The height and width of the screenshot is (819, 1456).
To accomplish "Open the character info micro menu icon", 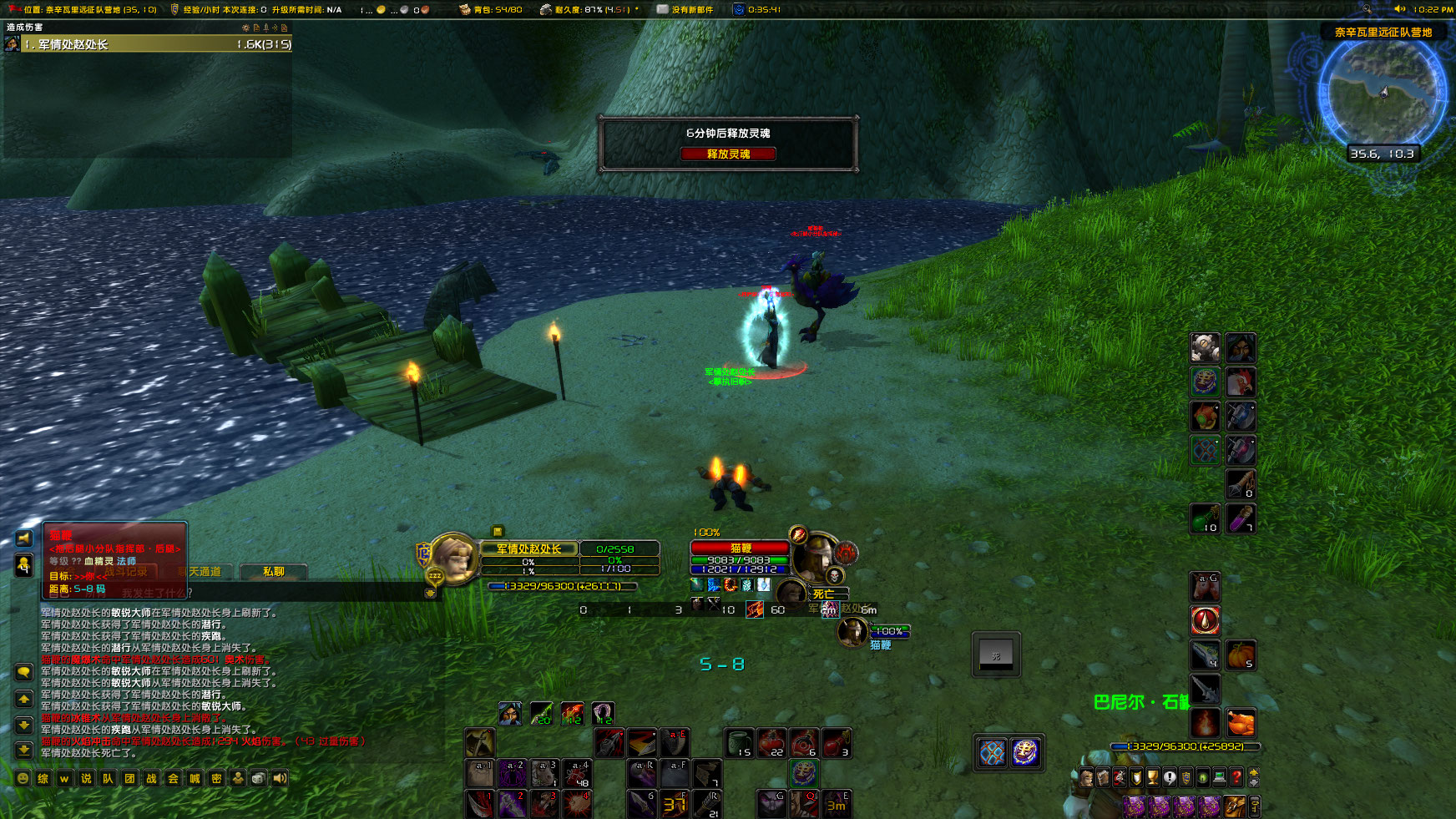I will click(1086, 777).
